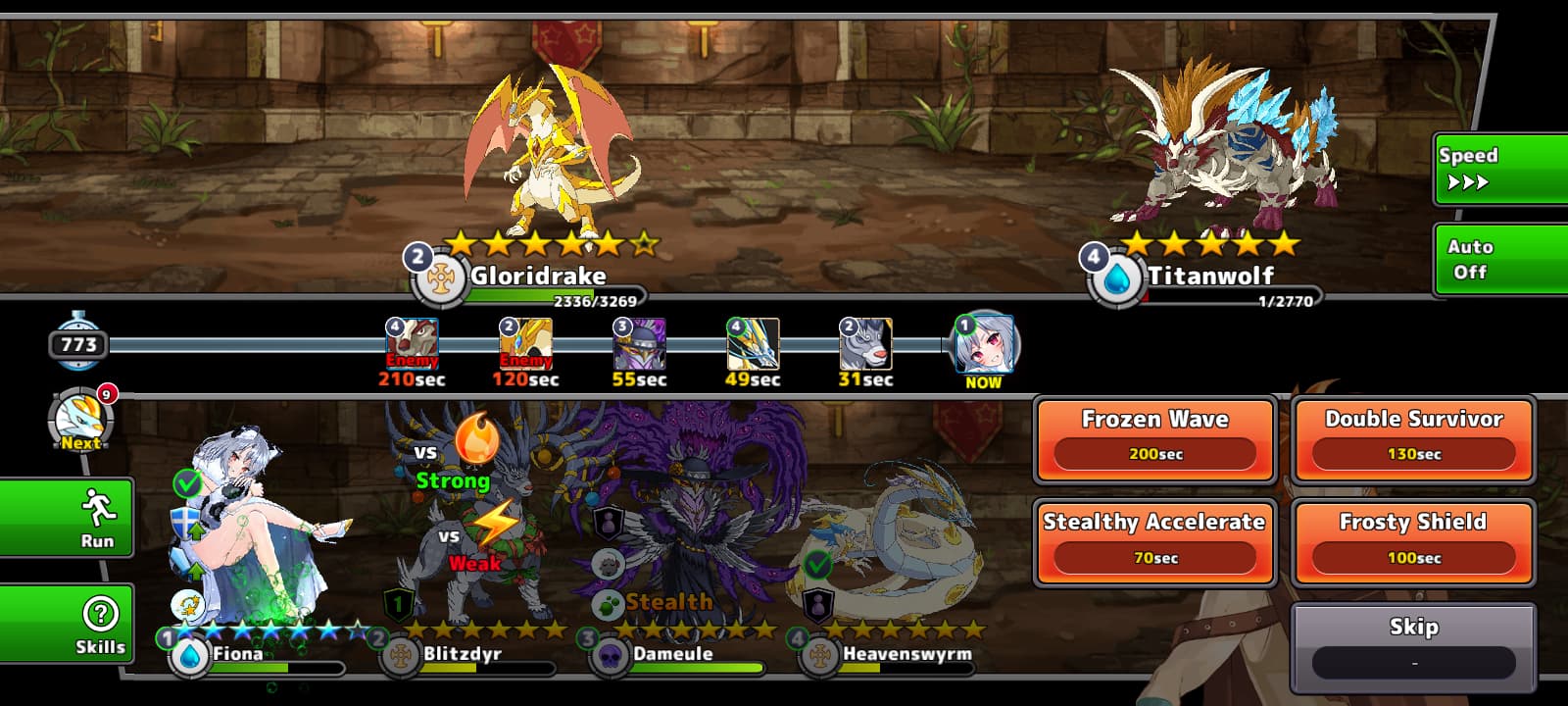This screenshot has height=706, width=1568.
Task: Tap the 49sec turn-order portrait
Action: (753, 343)
